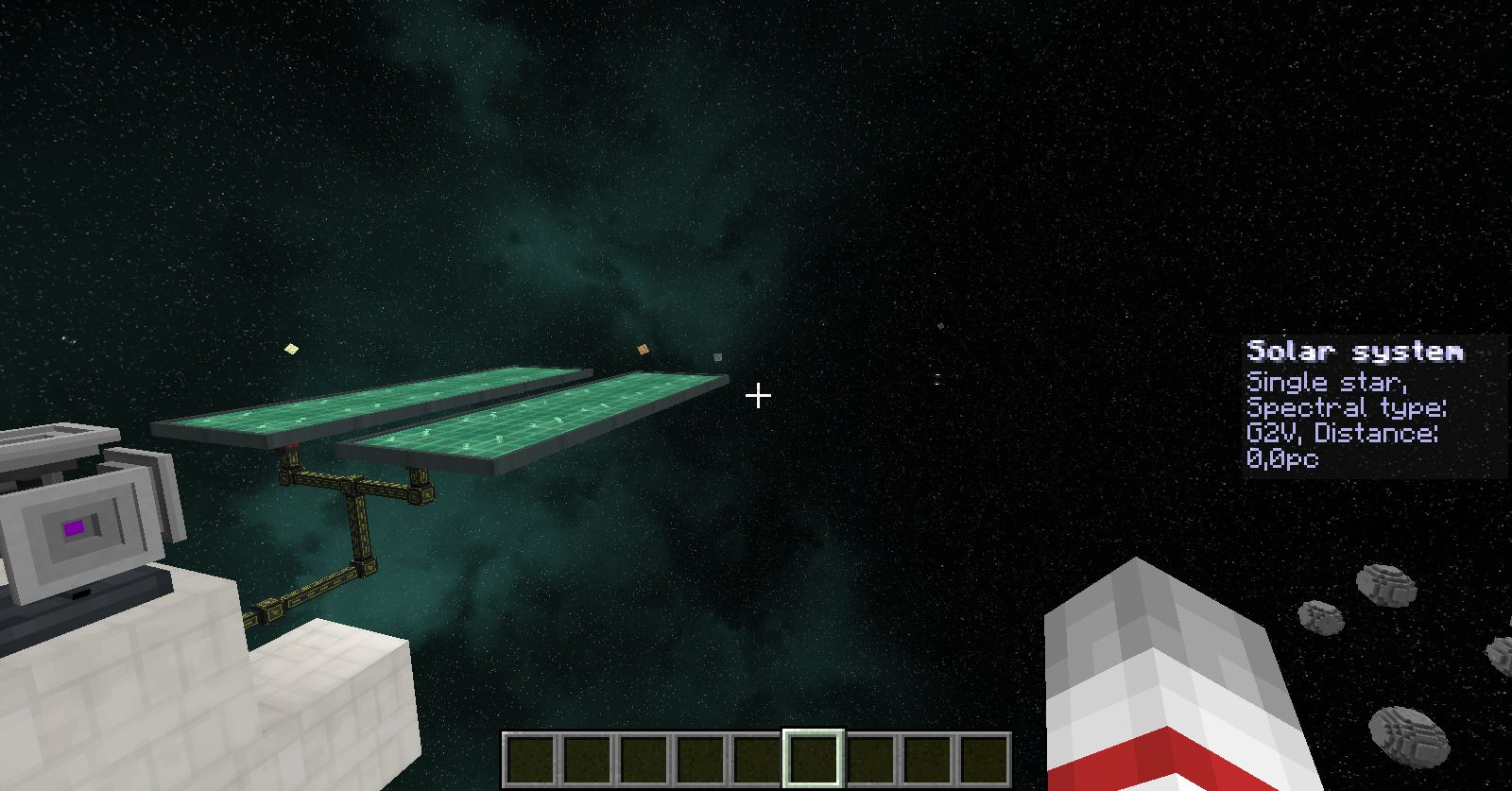1512x791 pixels.
Task: Click the small orange satellite near the panels
Action: 644,351
